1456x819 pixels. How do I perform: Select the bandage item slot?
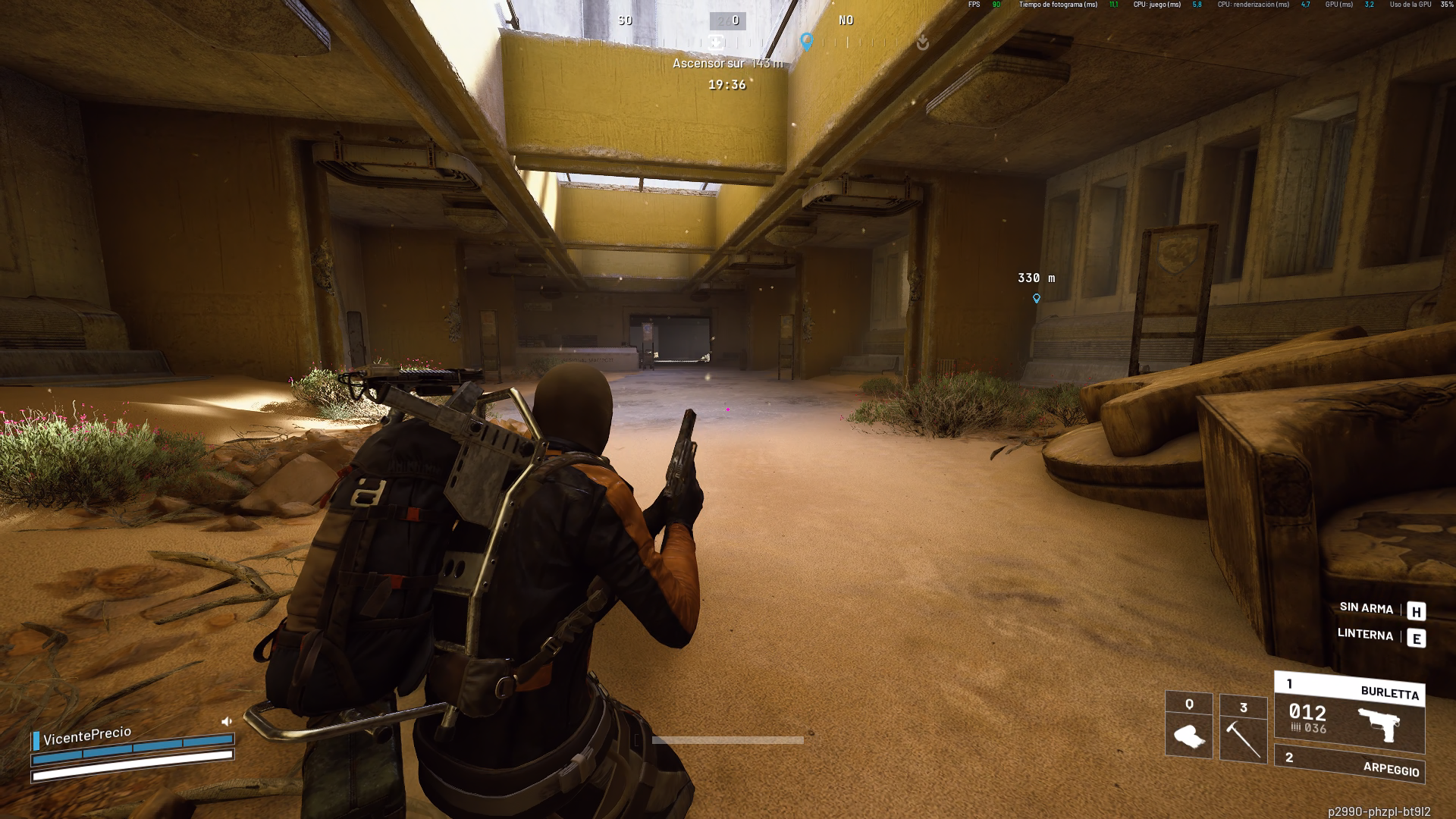(x=1188, y=726)
